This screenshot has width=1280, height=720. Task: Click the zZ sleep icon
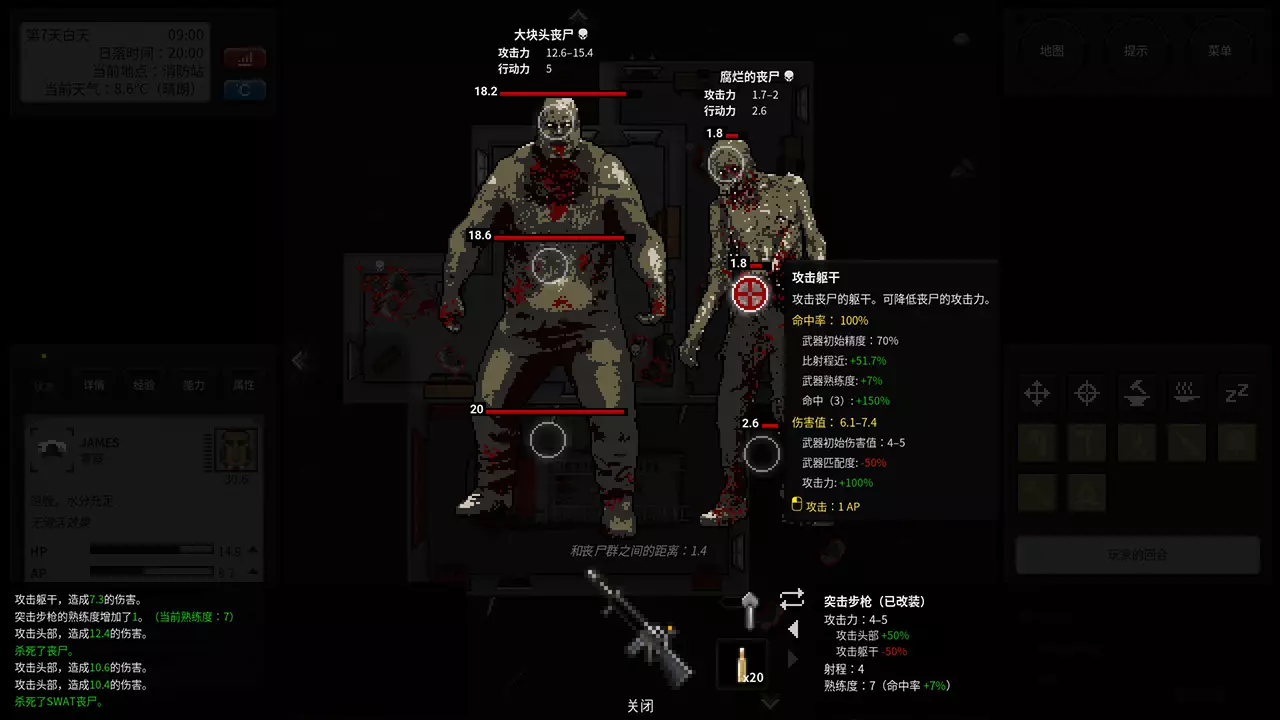tap(1235, 393)
